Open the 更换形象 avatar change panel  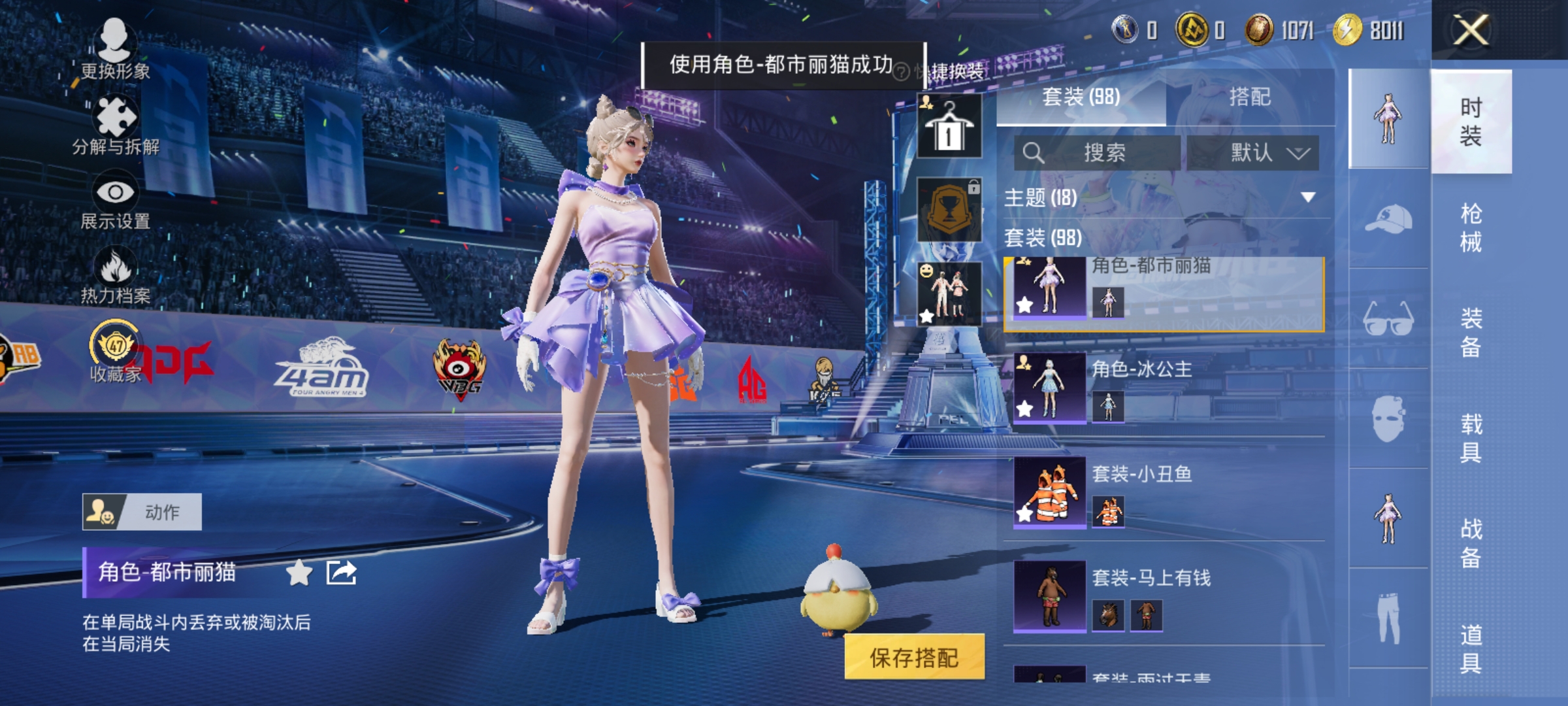coord(116,49)
